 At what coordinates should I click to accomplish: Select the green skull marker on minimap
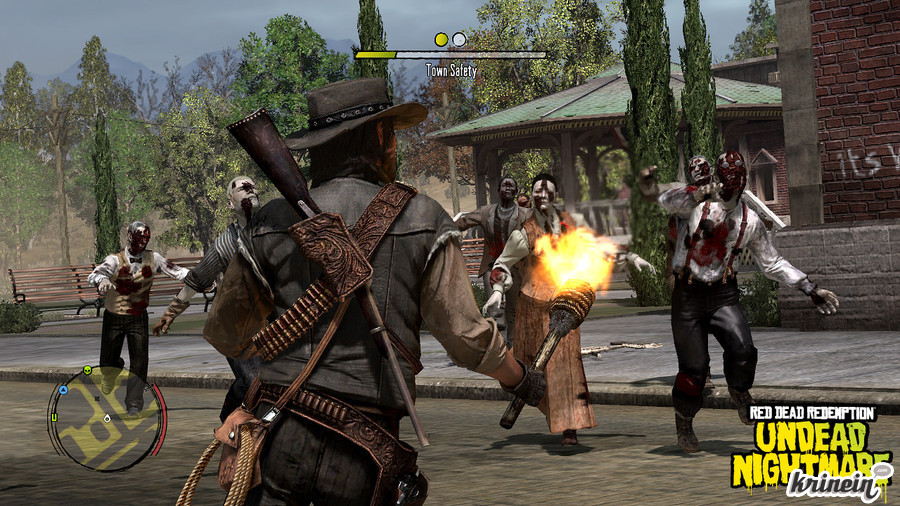click(87, 370)
